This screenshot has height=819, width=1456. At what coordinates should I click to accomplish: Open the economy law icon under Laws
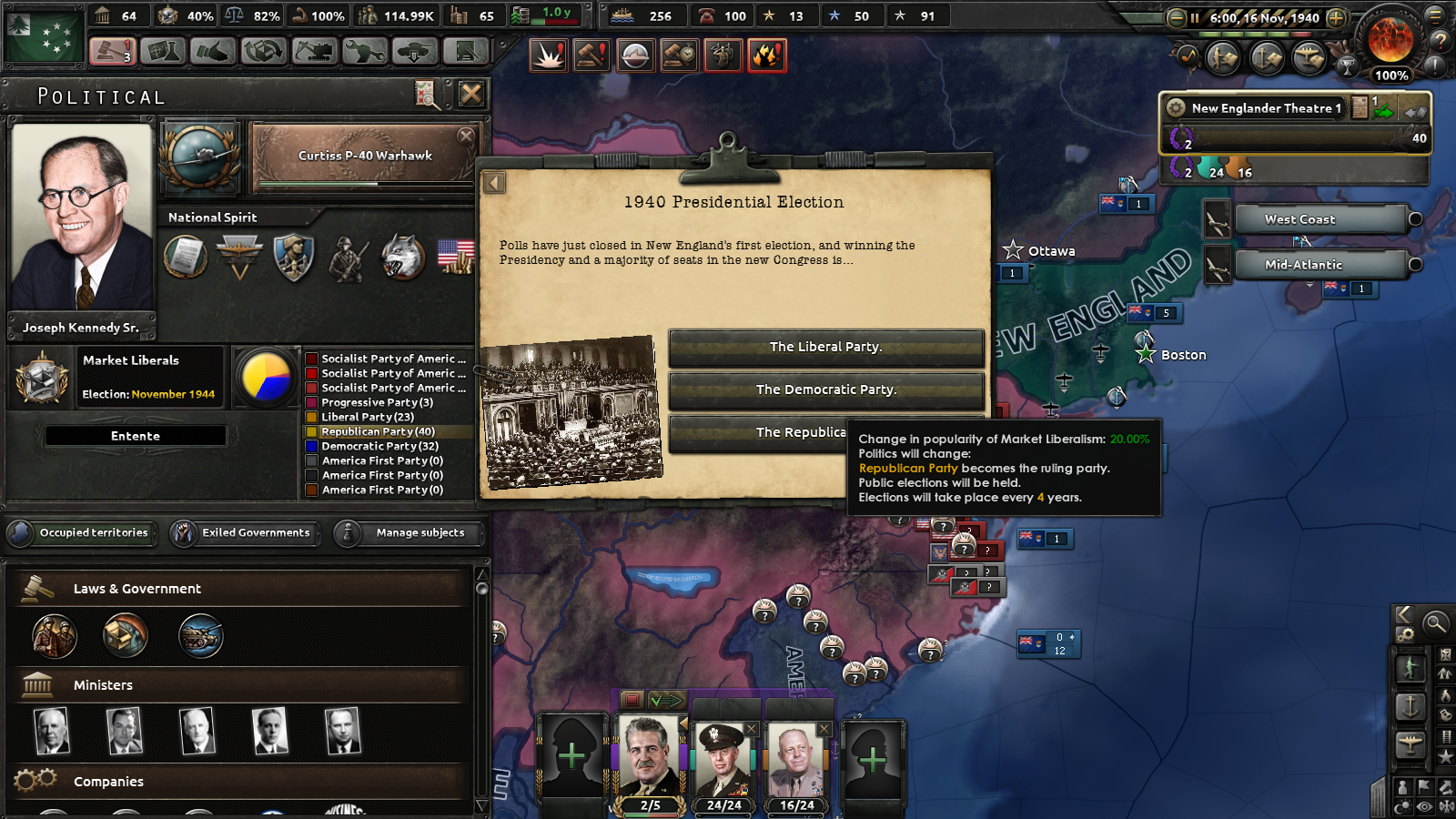pos(126,635)
